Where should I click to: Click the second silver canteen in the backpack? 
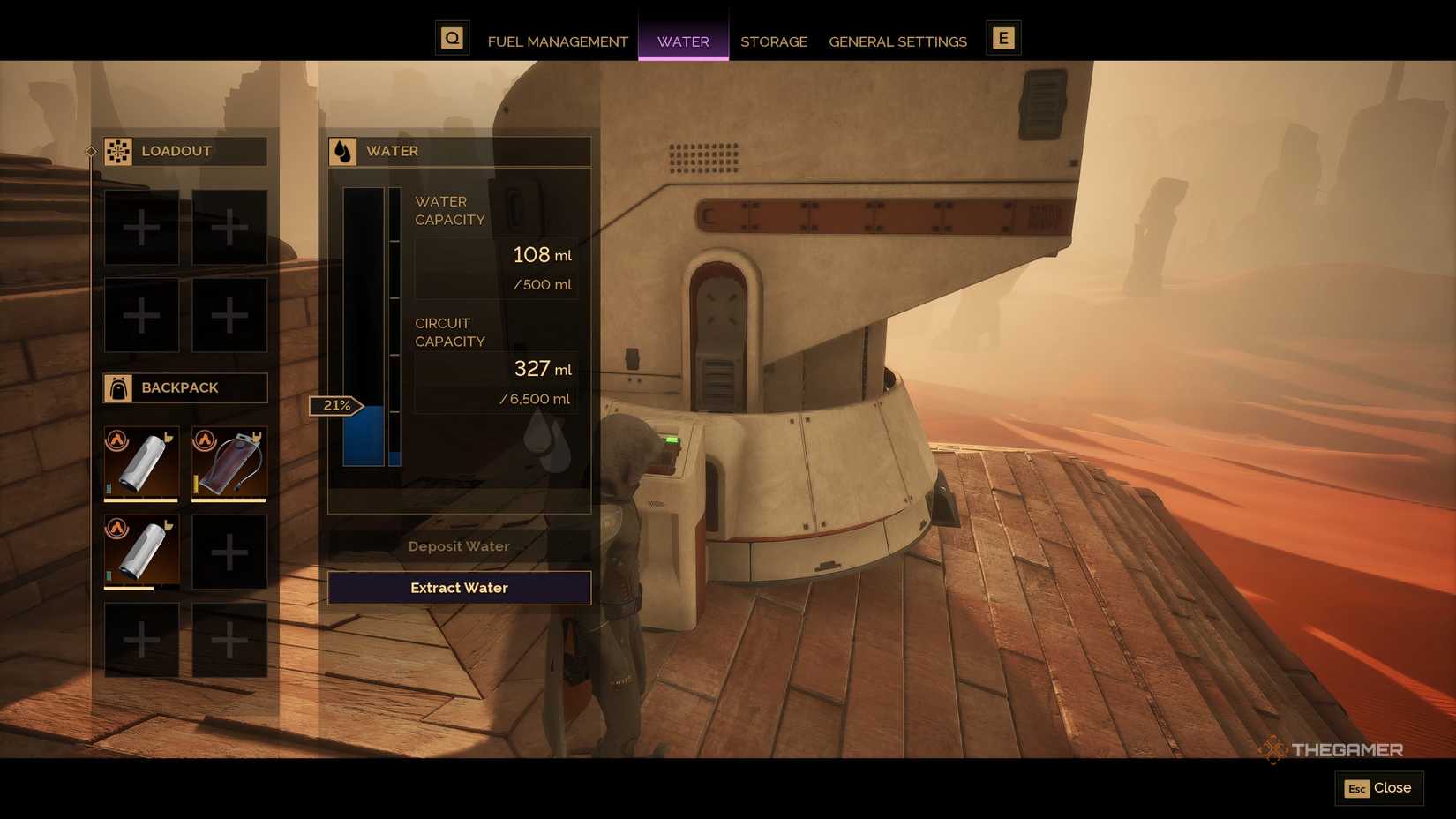click(141, 551)
